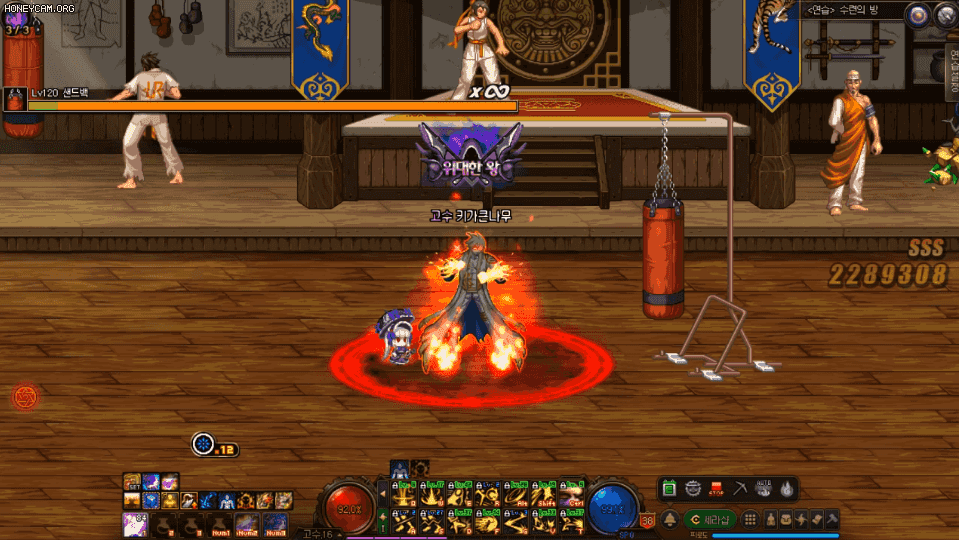This screenshot has width=959, height=540.
Task: Open the hammer icon menu
Action: point(831,519)
